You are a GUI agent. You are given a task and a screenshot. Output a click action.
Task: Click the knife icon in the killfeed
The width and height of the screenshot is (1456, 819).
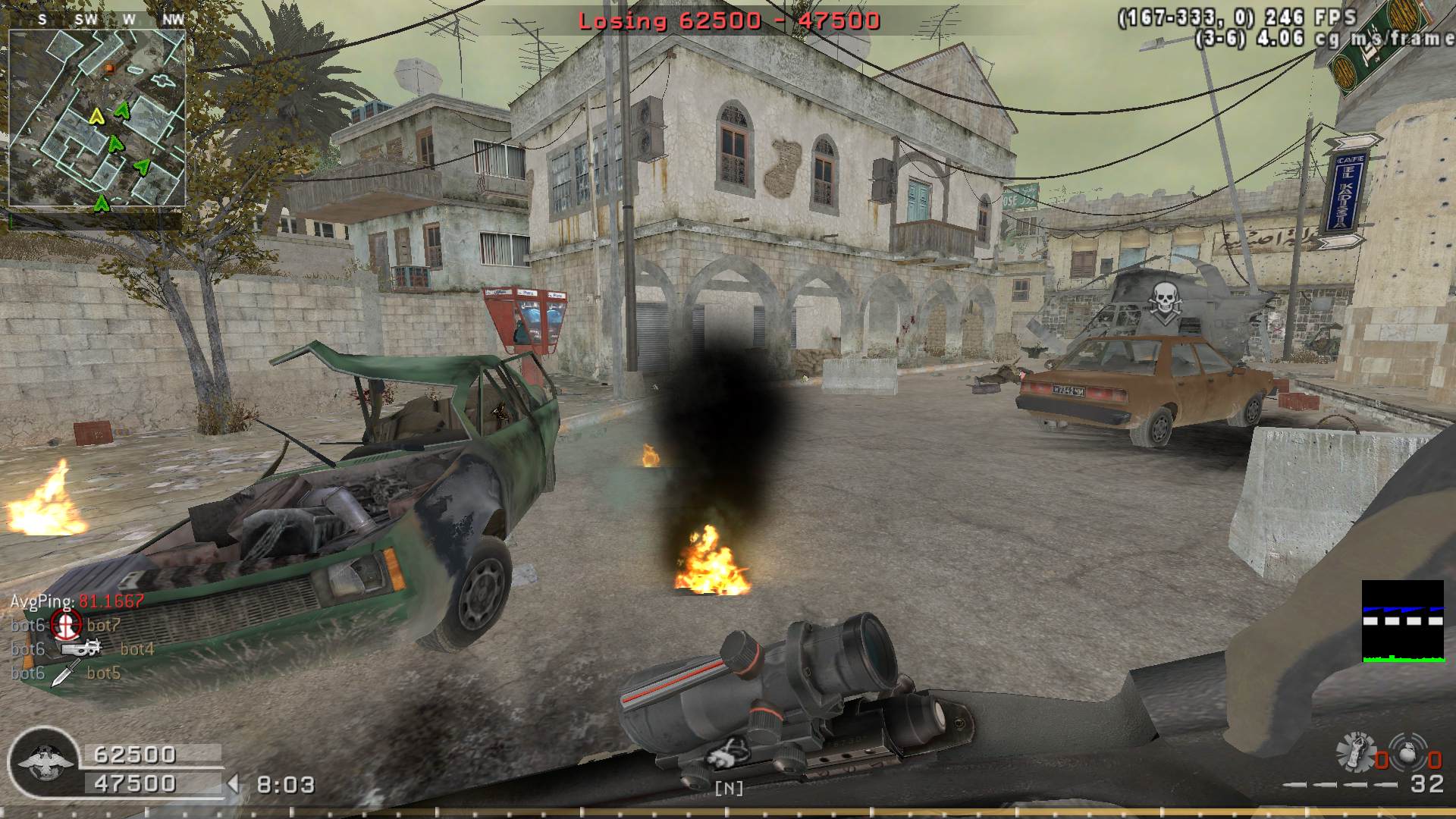[66, 673]
